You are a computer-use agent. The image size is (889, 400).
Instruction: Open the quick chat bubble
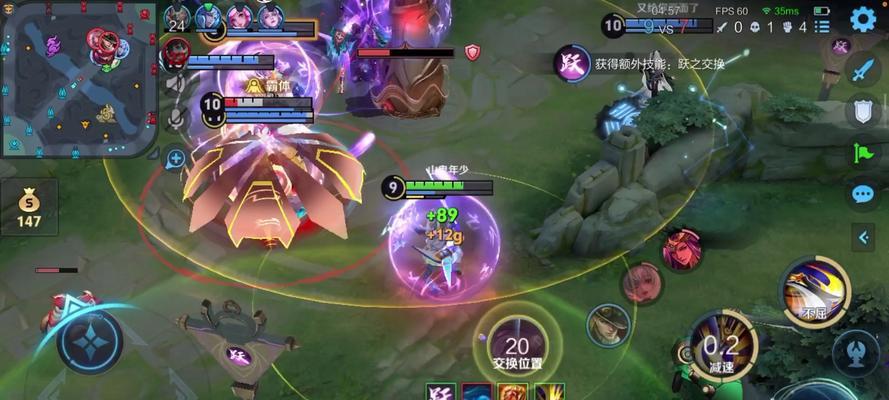pos(862,193)
